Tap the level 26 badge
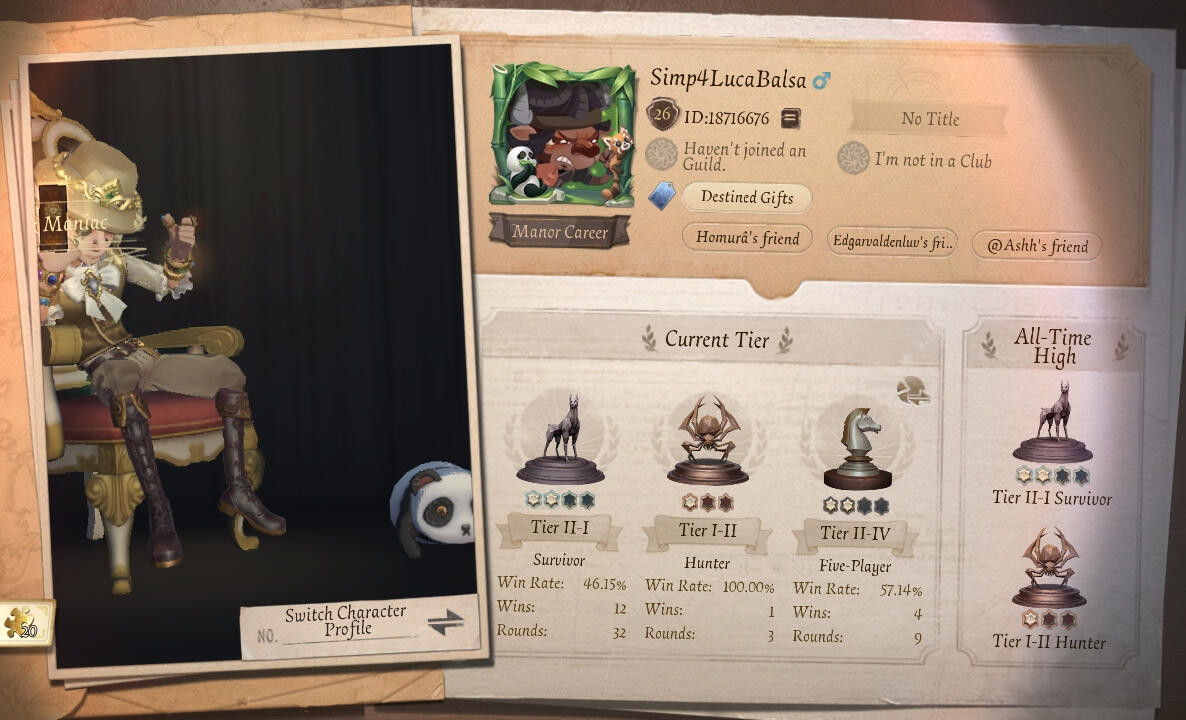Image resolution: width=1186 pixels, height=720 pixels. pos(661,114)
